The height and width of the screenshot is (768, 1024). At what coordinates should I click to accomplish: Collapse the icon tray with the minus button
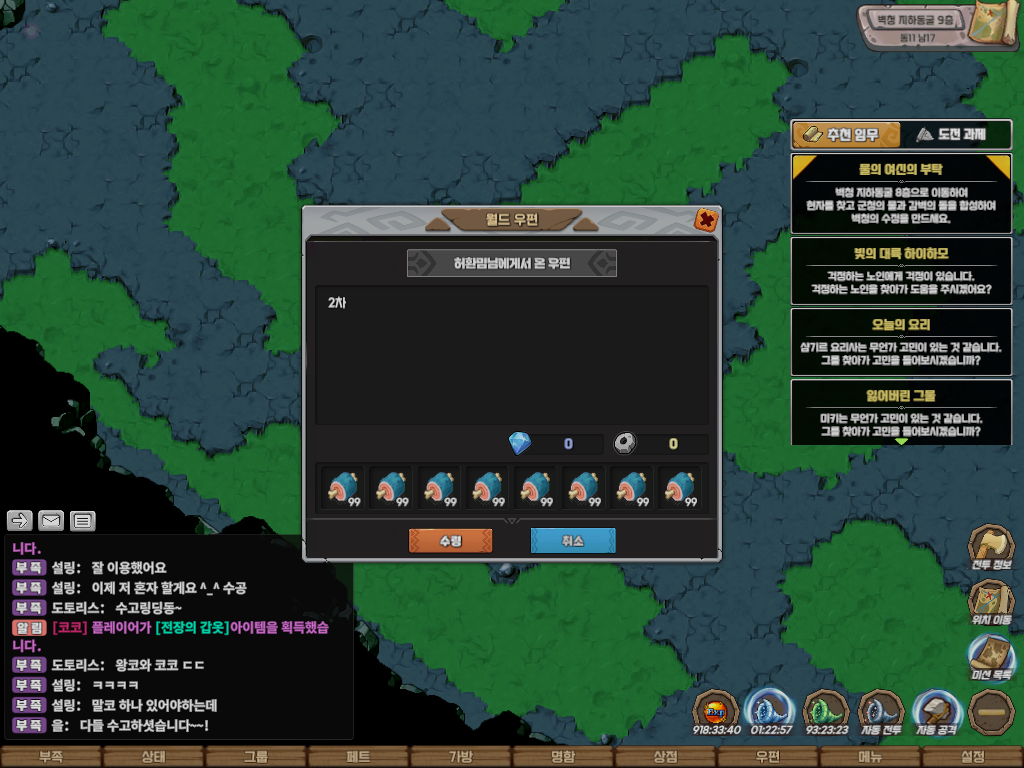pyautogui.click(x=991, y=712)
